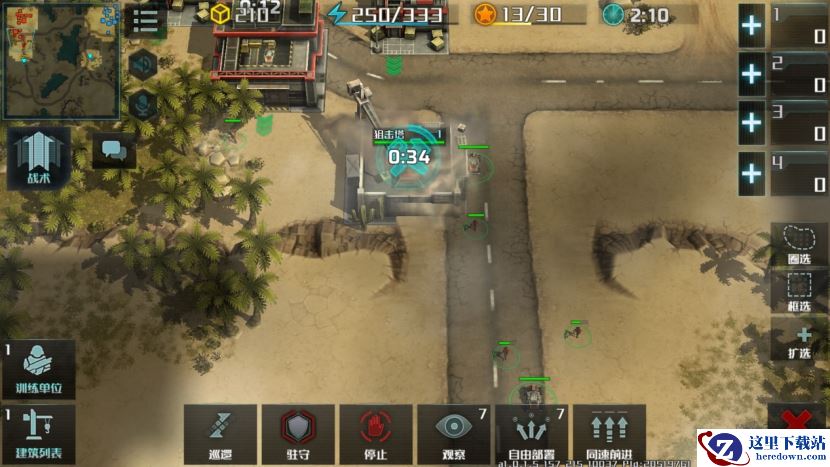Add units to control group 4

click(752, 174)
